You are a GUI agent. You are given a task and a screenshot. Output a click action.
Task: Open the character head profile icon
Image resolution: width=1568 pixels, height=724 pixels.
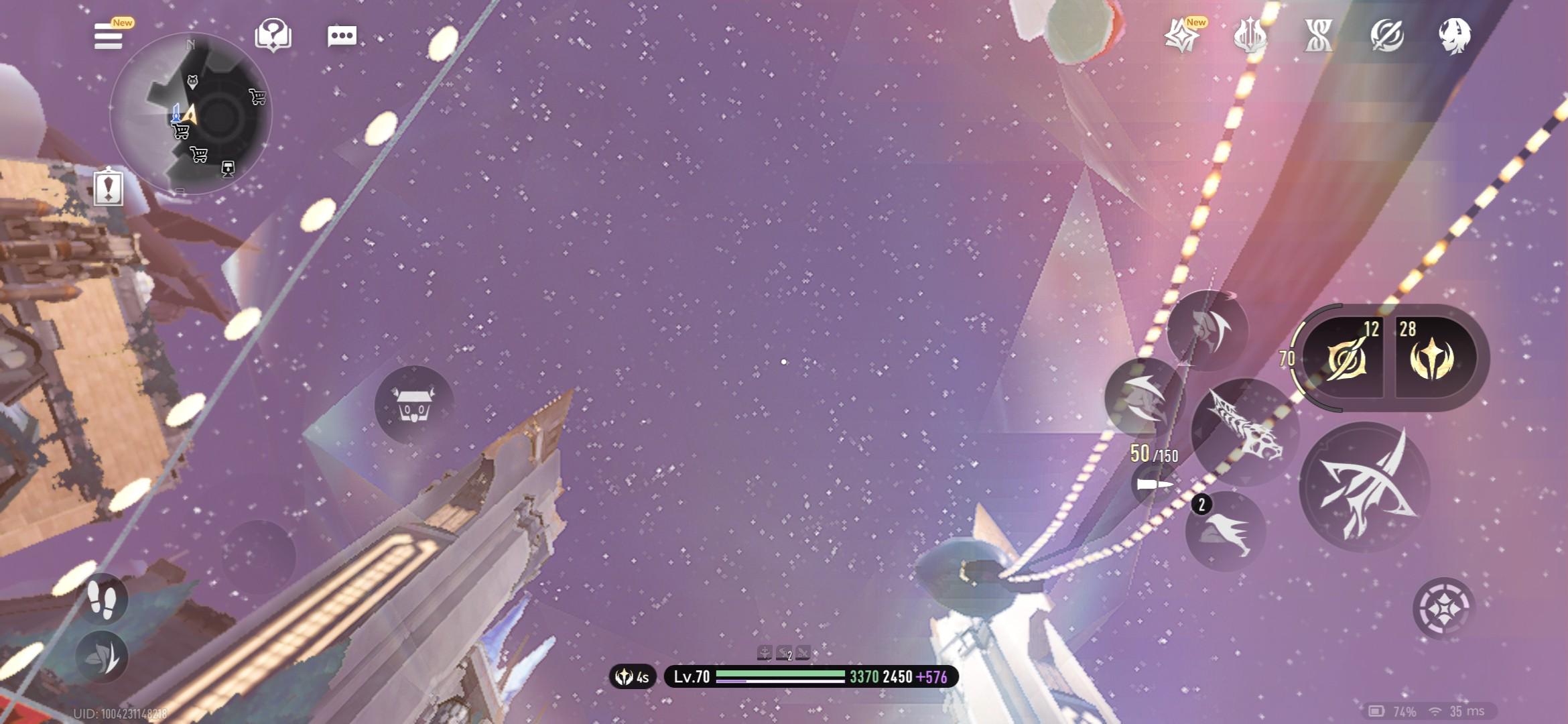click(1455, 36)
